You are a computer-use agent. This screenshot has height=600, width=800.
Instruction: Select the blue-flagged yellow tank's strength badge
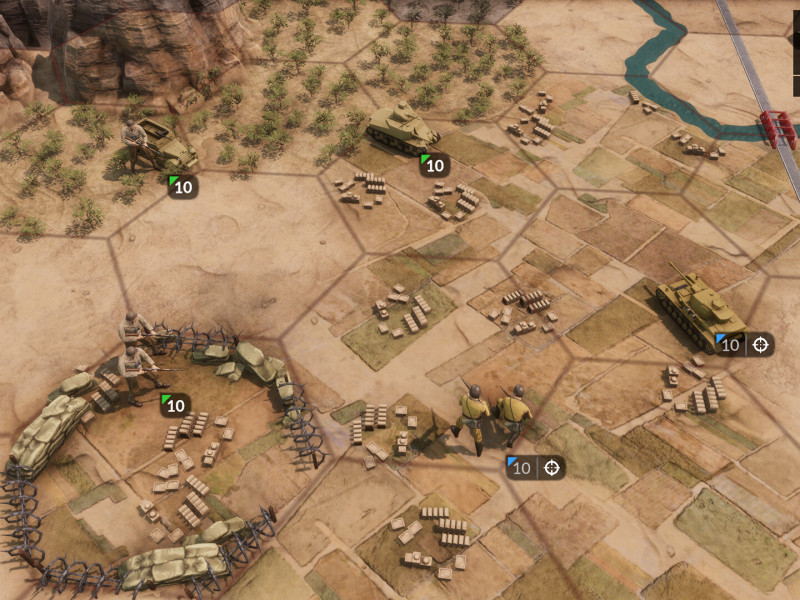730,345
